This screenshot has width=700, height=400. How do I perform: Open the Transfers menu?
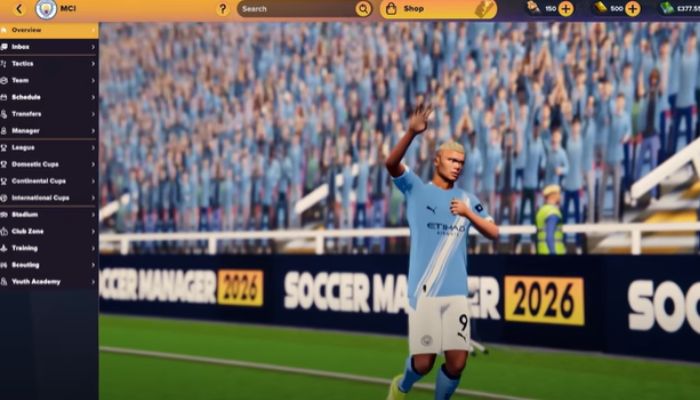tap(48, 114)
